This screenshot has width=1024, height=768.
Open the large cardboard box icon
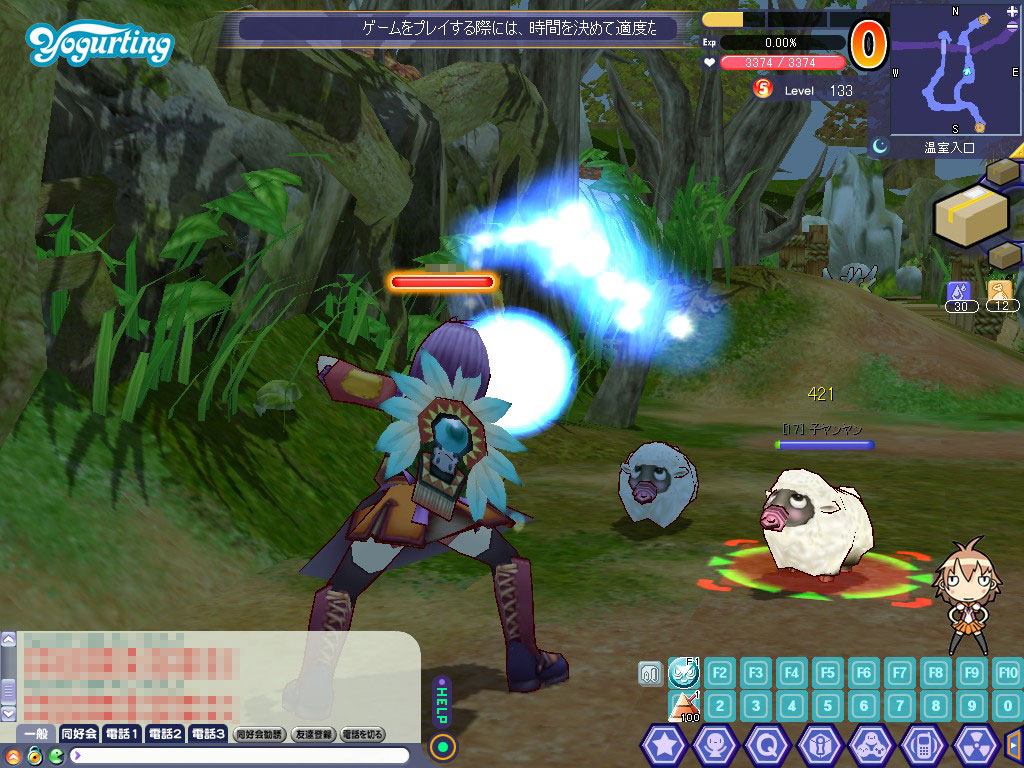pos(970,212)
